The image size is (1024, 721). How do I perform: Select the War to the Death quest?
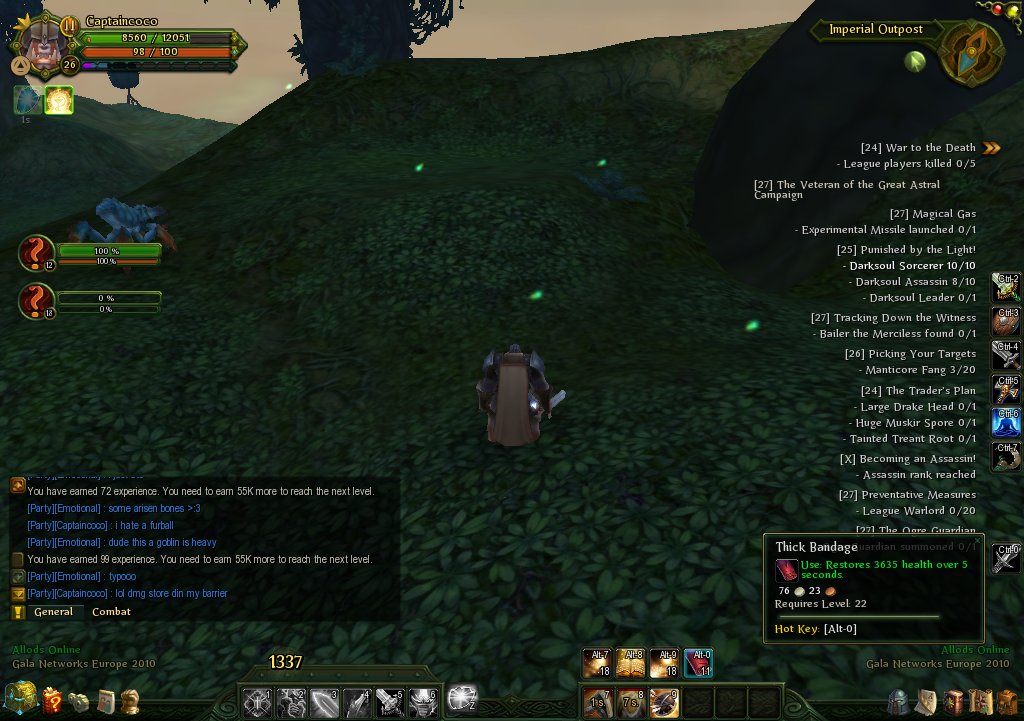point(930,148)
